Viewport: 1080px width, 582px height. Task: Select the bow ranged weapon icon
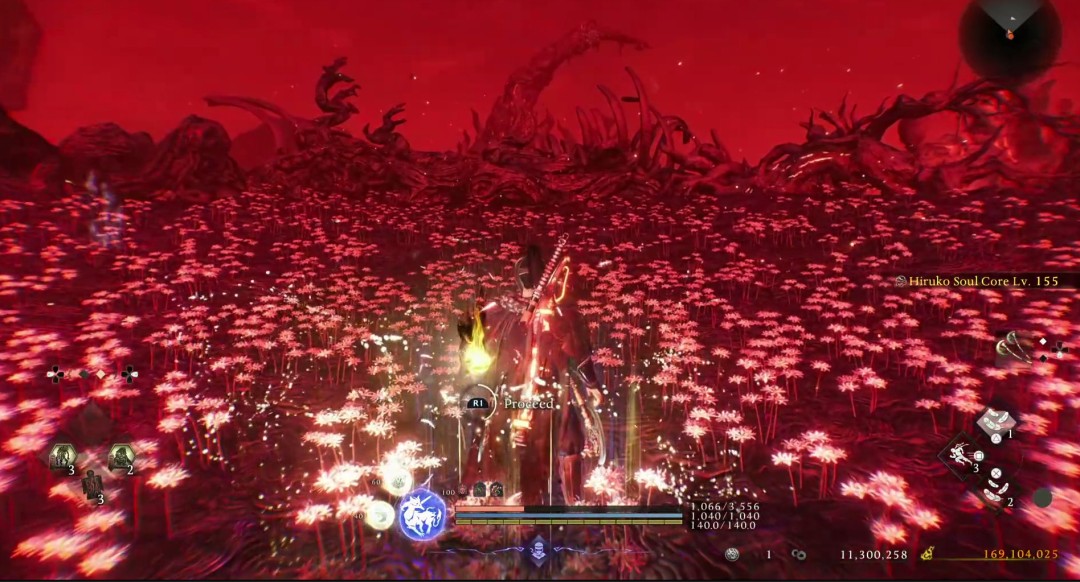coord(1017,346)
